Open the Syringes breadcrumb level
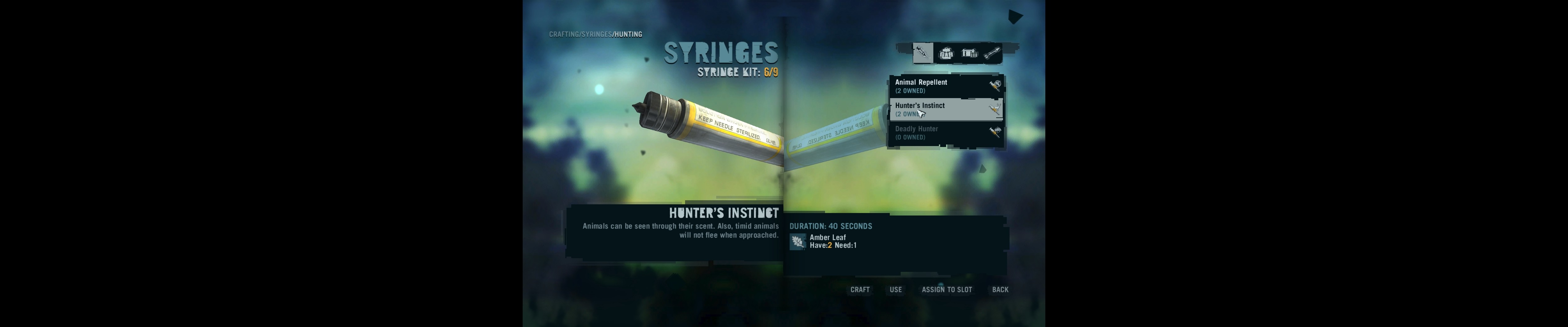 (596, 34)
